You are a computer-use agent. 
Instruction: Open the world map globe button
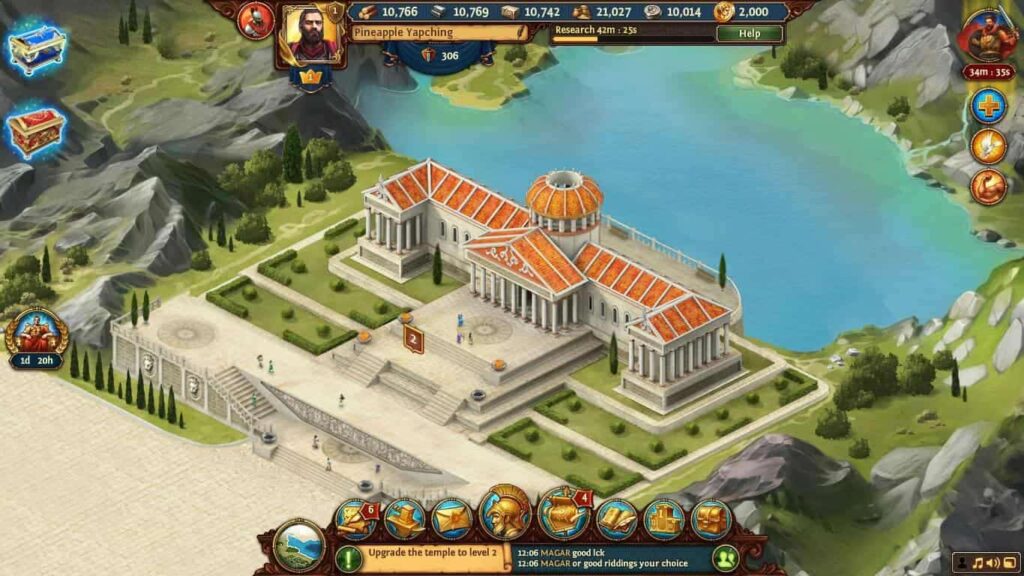(x=299, y=546)
